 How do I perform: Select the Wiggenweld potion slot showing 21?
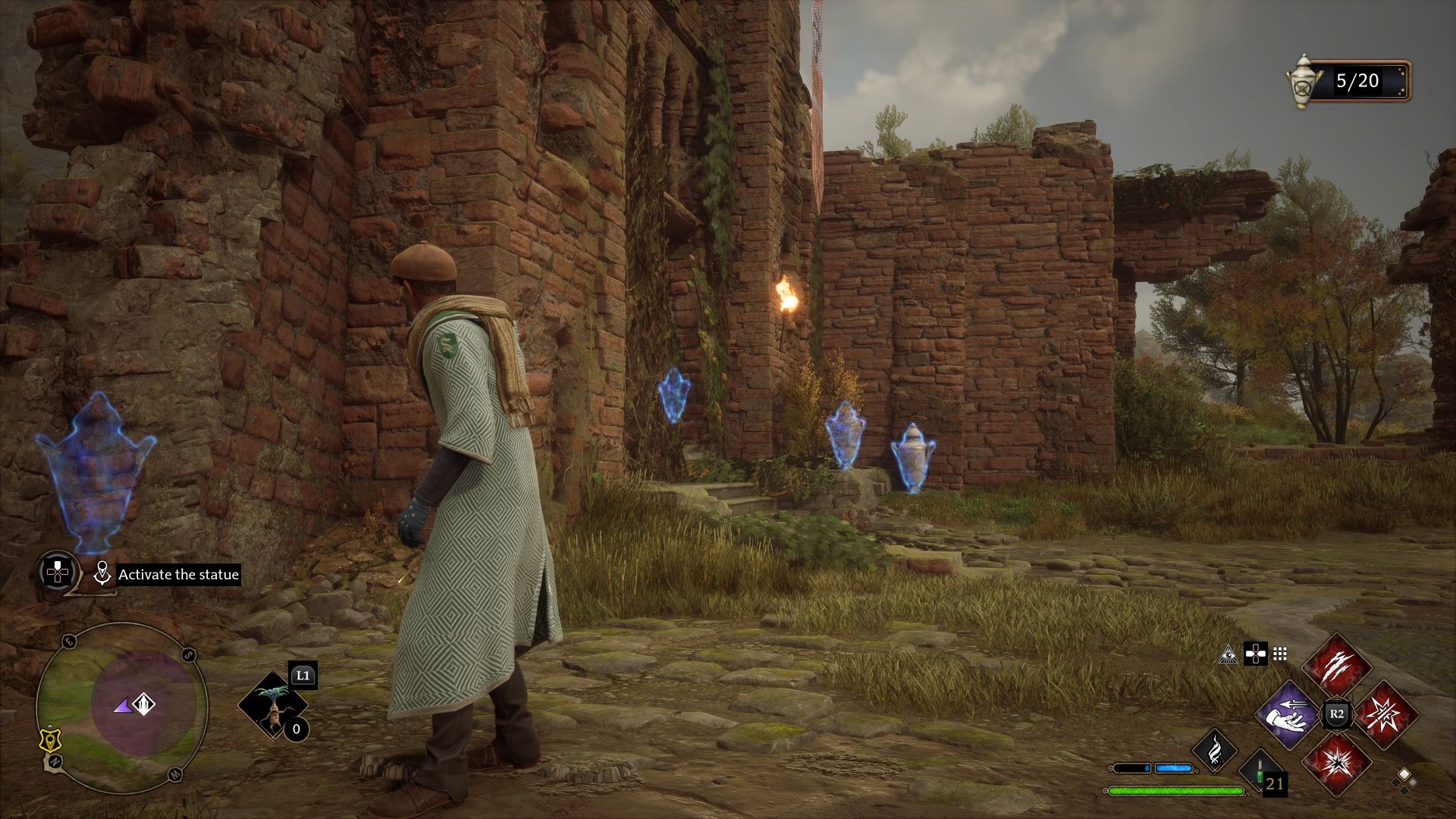1260,773
